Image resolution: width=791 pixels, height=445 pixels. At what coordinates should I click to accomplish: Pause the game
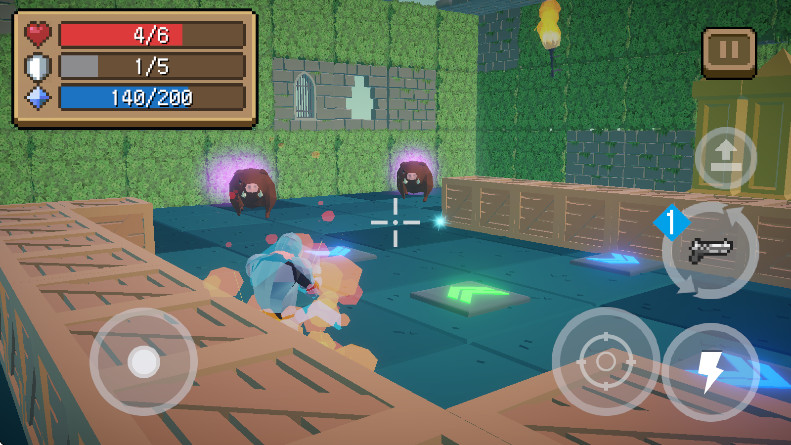pos(729,52)
